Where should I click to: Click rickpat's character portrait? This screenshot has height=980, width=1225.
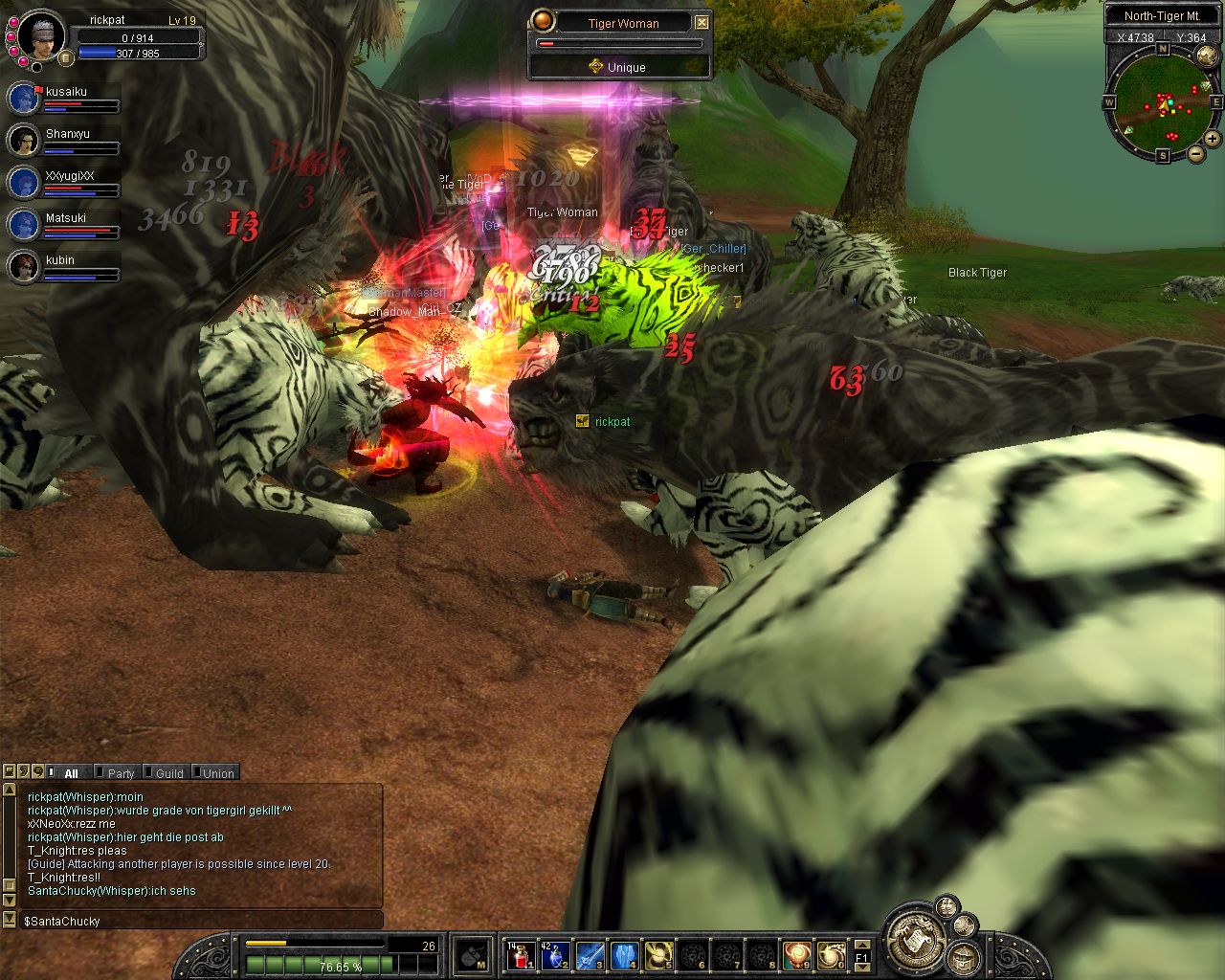[42, 35]
